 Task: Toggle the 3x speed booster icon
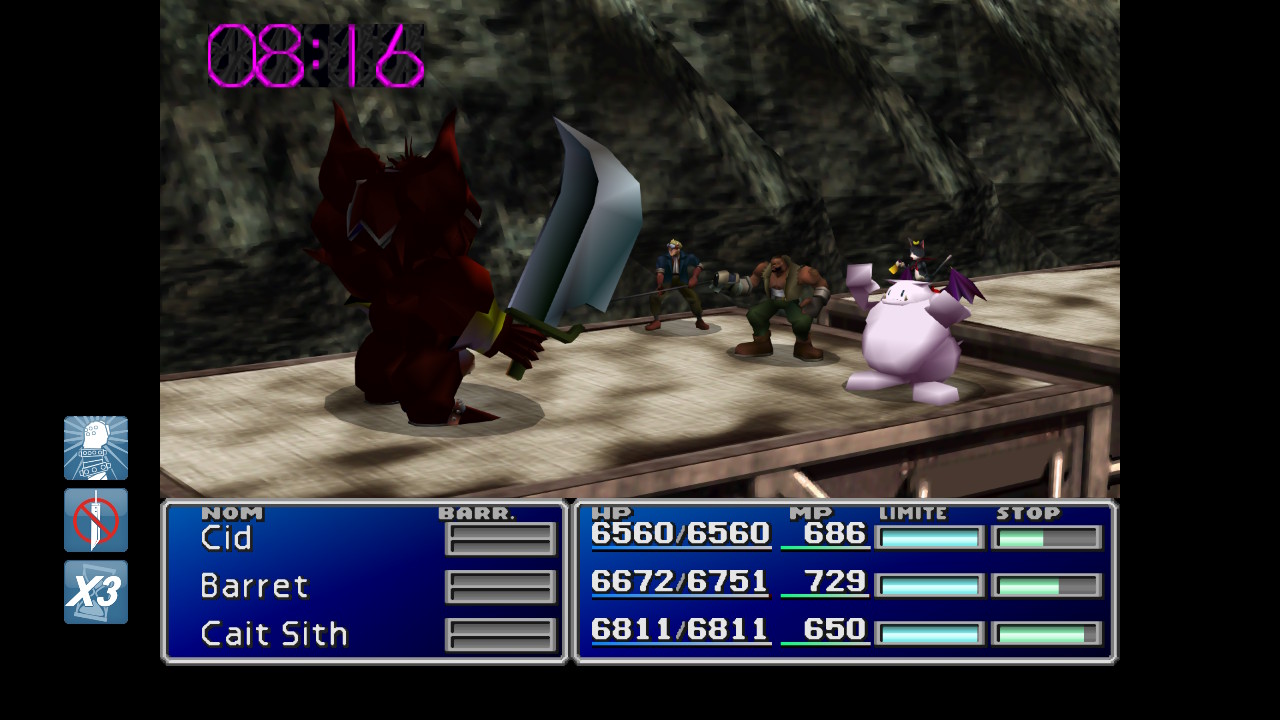(96, 592)
